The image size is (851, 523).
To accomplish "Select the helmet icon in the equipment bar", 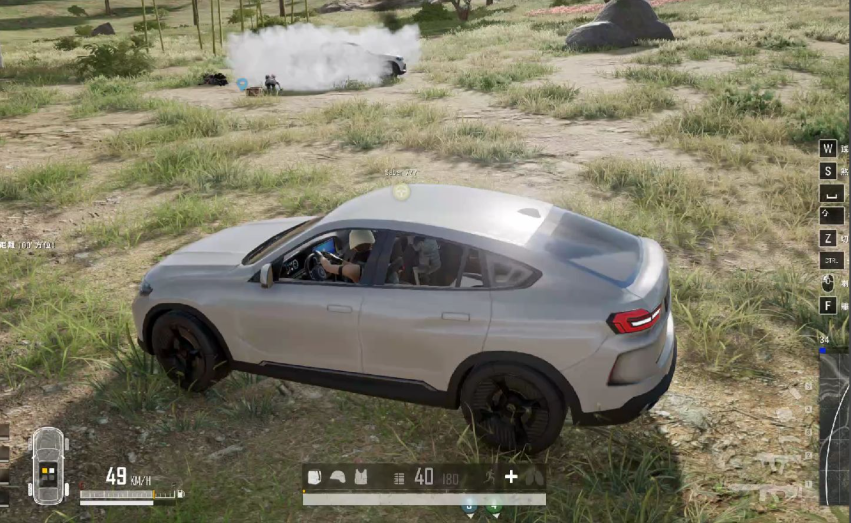I will click(338, 477).
